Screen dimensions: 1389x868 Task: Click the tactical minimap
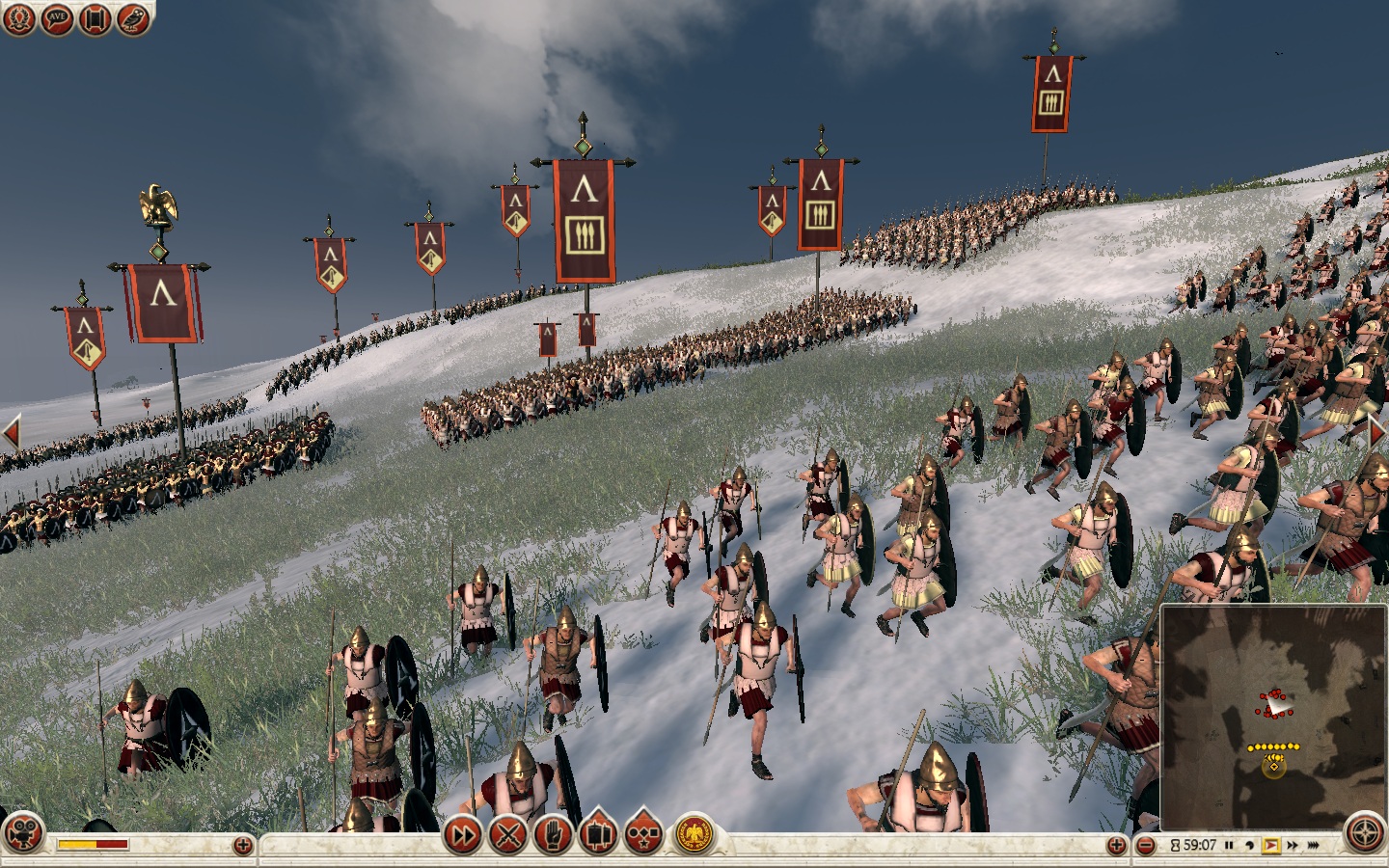(1273, 716)
